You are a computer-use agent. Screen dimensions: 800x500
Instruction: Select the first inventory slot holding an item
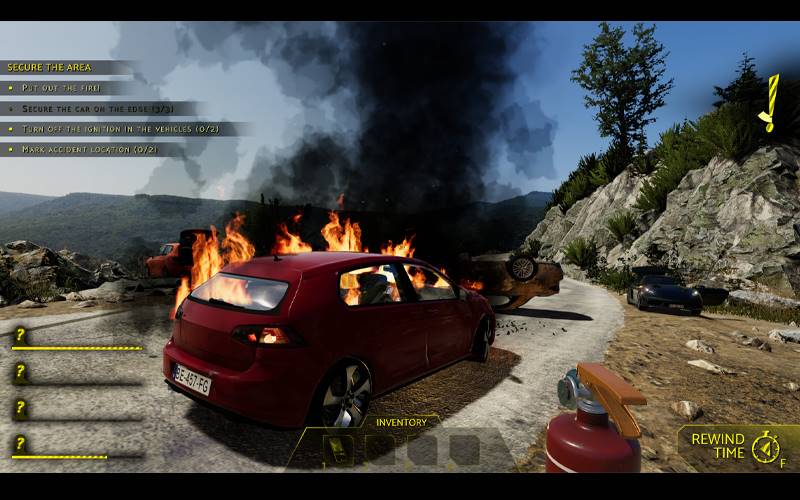tap(338, 450)
